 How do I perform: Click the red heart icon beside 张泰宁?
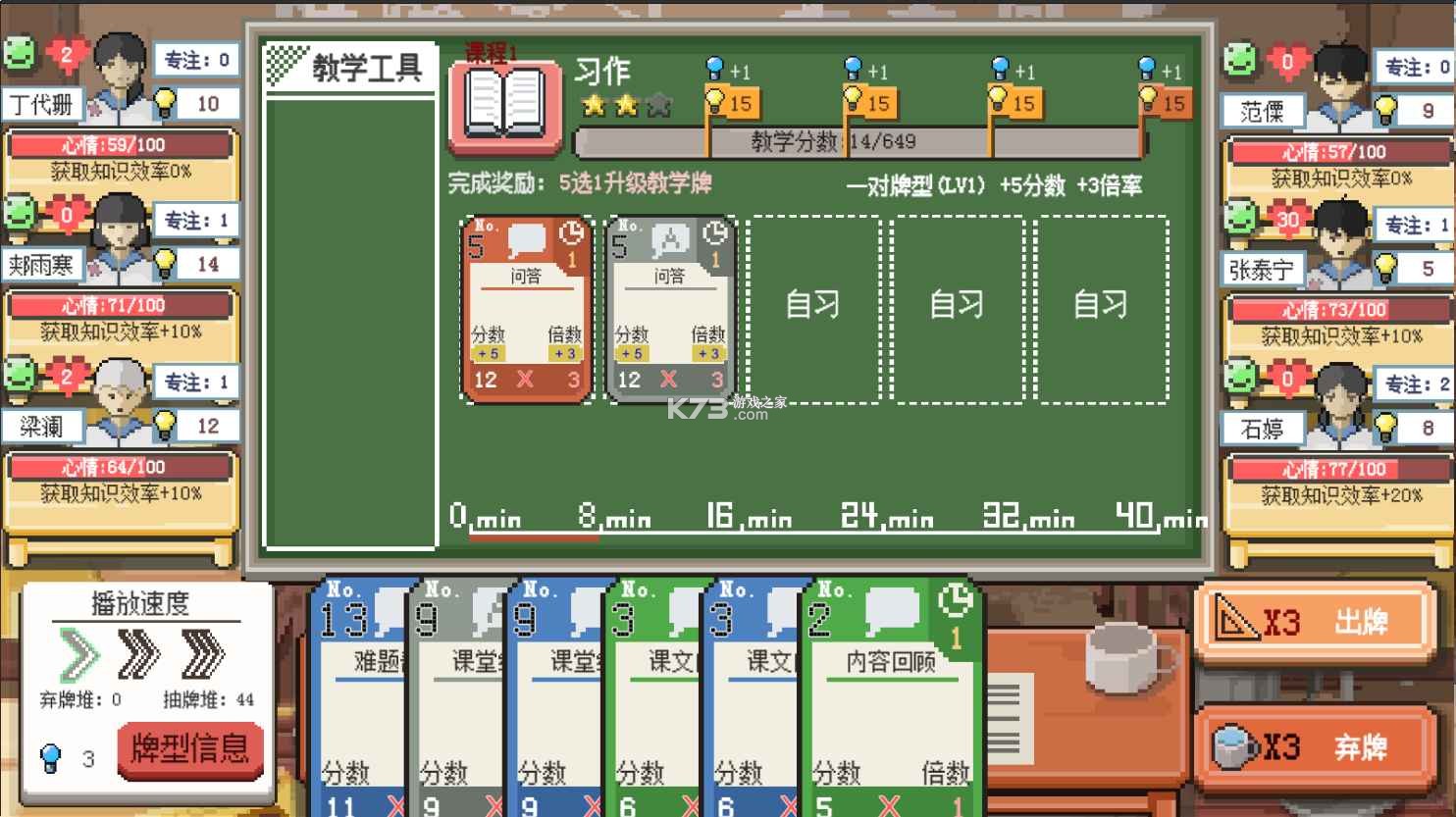click(1290, 218)
